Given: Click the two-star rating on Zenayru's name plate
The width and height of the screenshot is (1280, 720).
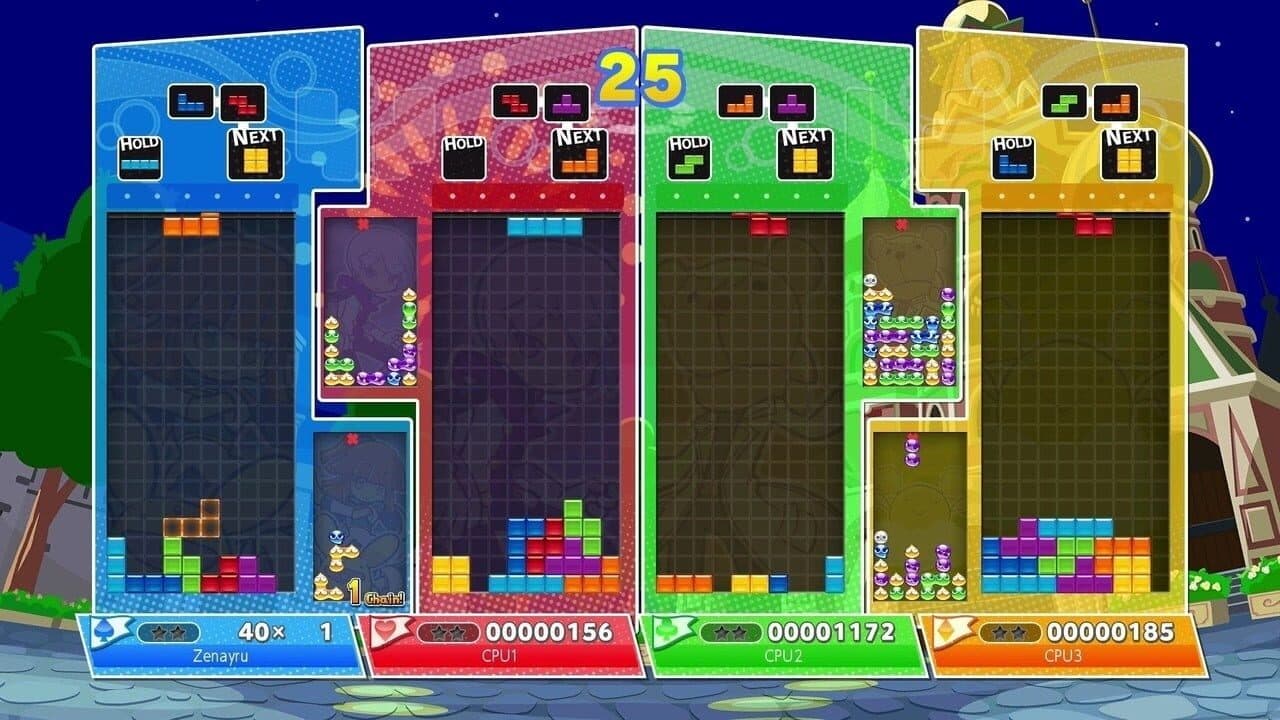Looking at the screenshot, I should 166,631.
